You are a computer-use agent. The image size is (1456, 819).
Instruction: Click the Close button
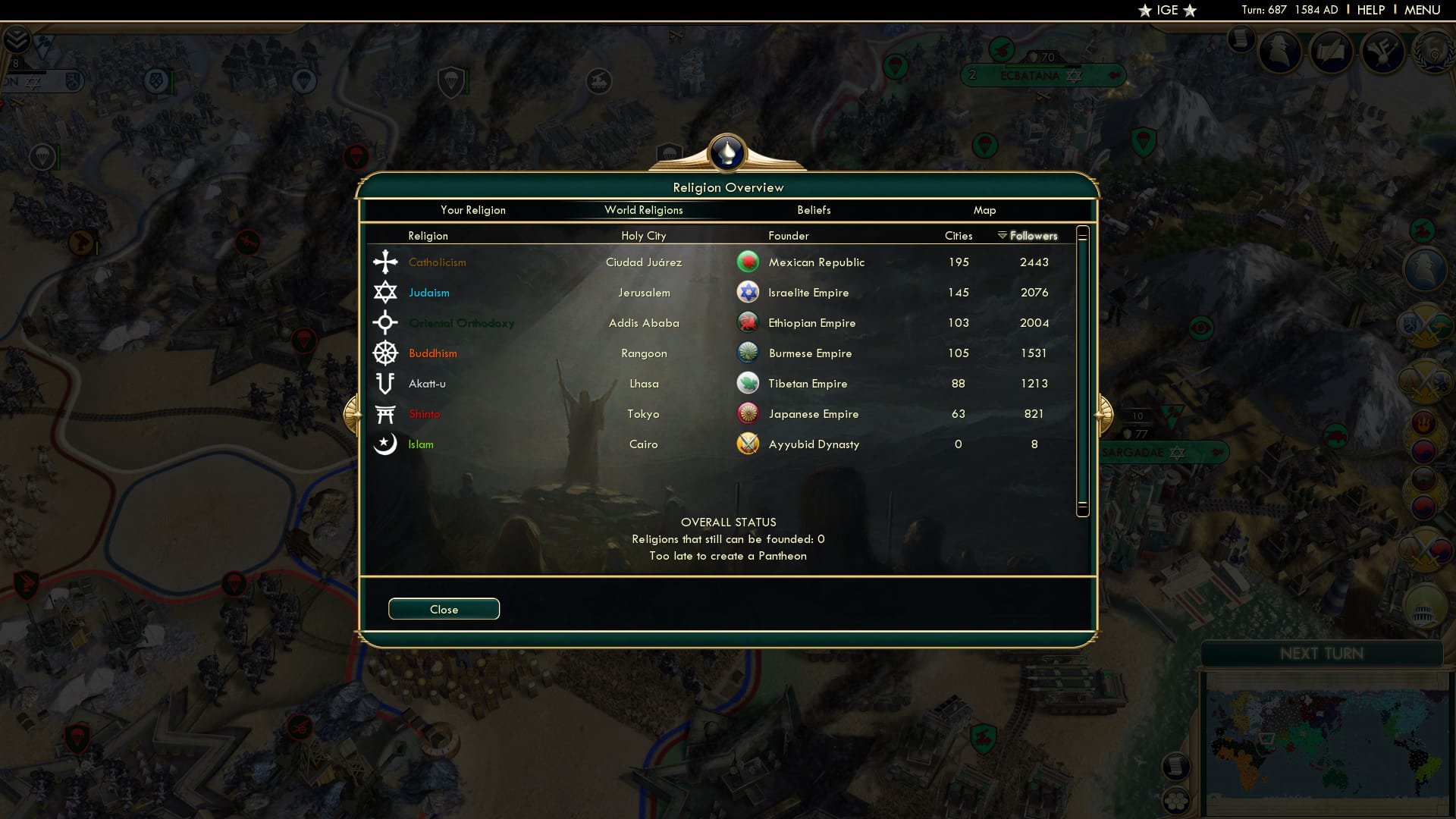point(444,608)
